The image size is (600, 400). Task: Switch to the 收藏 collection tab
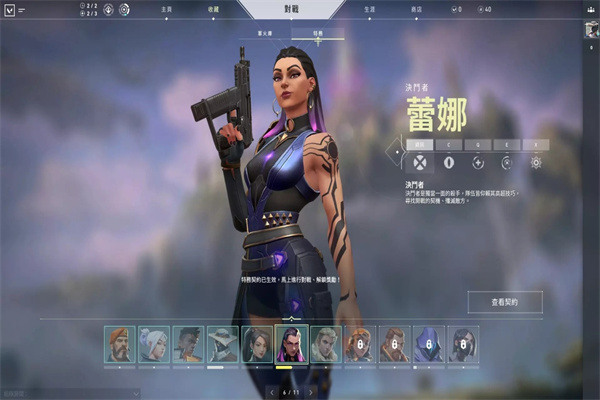coord(213,10)
